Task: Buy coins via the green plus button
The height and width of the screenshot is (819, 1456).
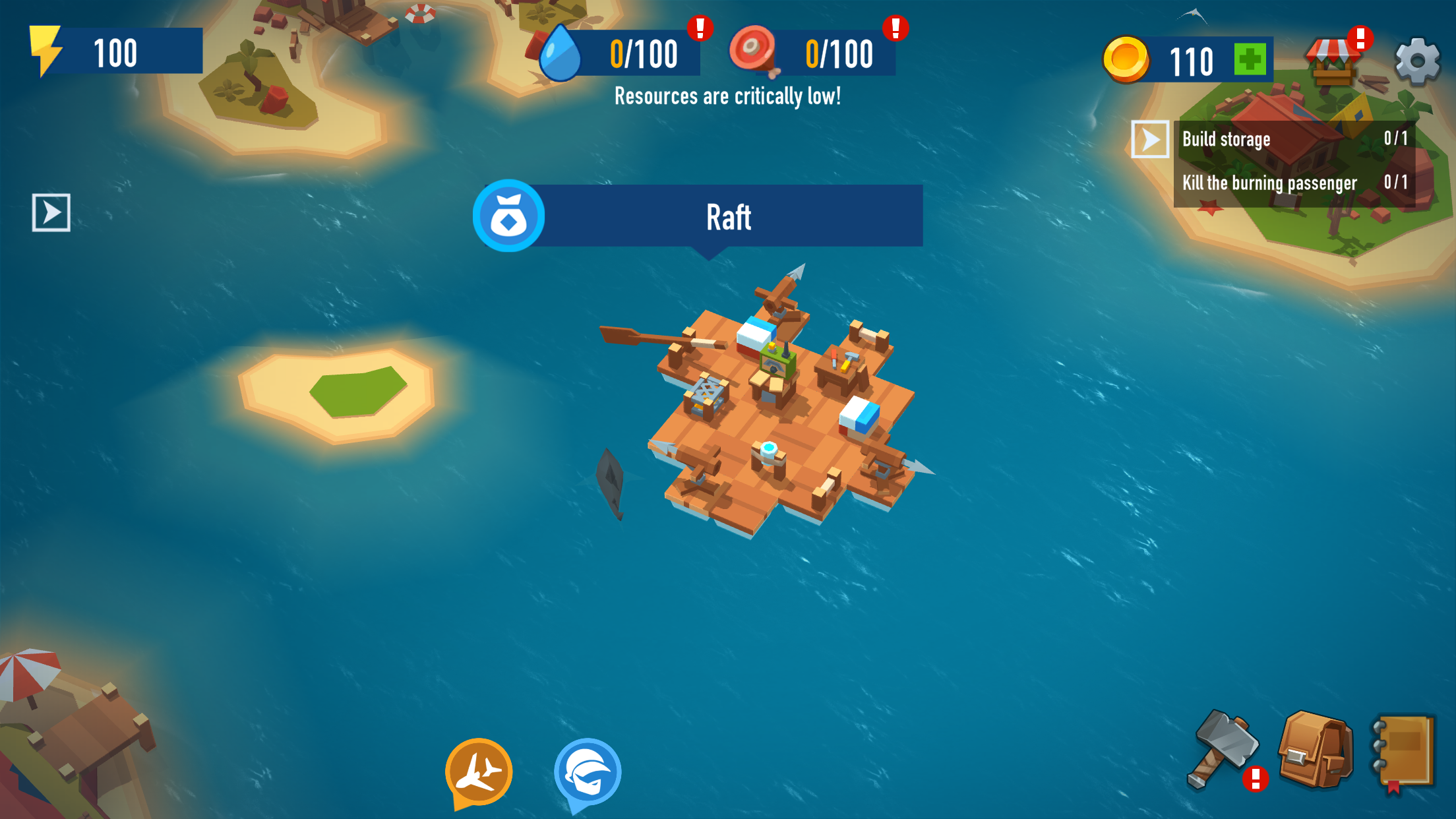Action: 1250,59
